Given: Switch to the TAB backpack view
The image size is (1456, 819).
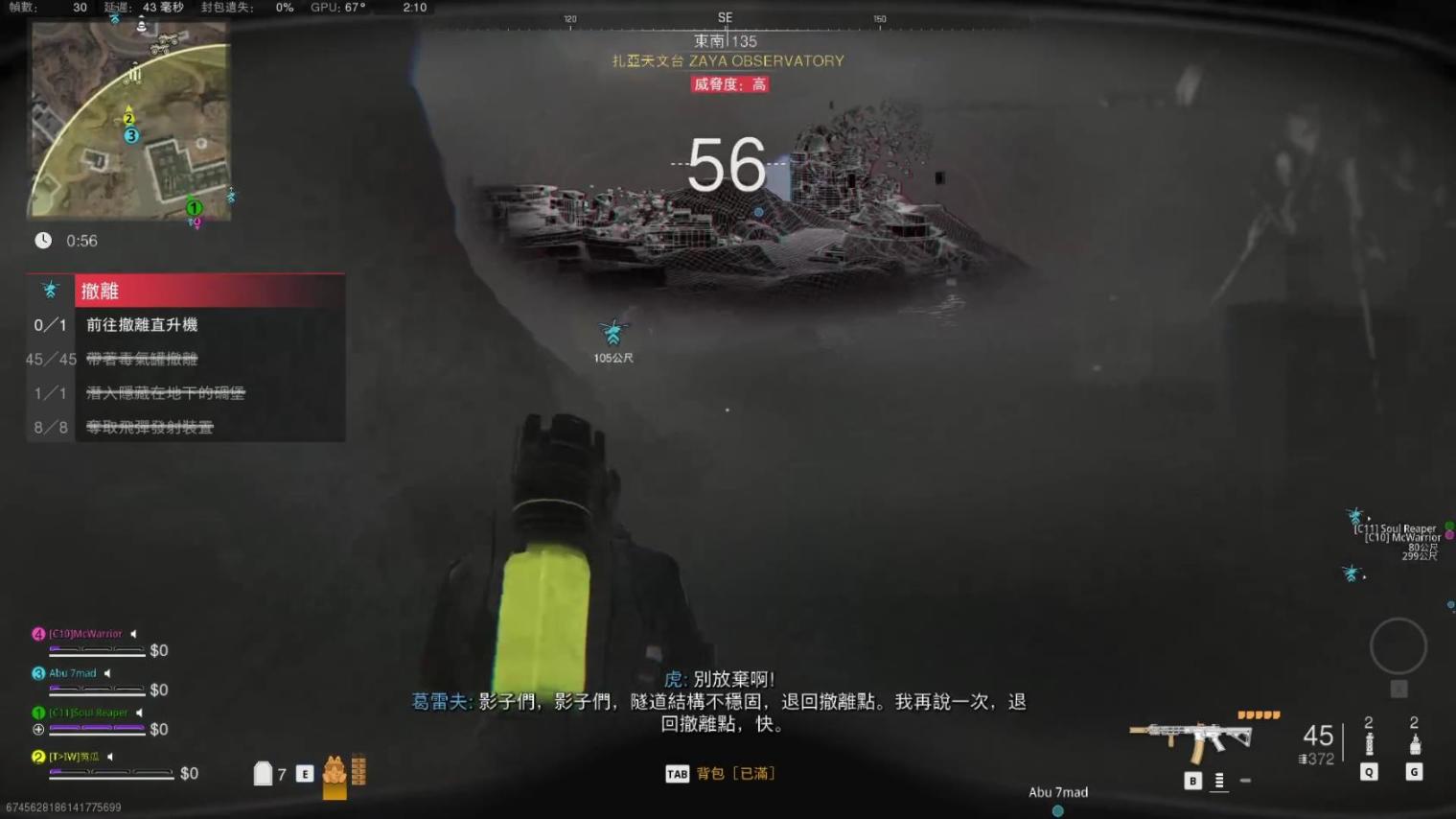Looking at the screenshot, I should pos(677,773).
